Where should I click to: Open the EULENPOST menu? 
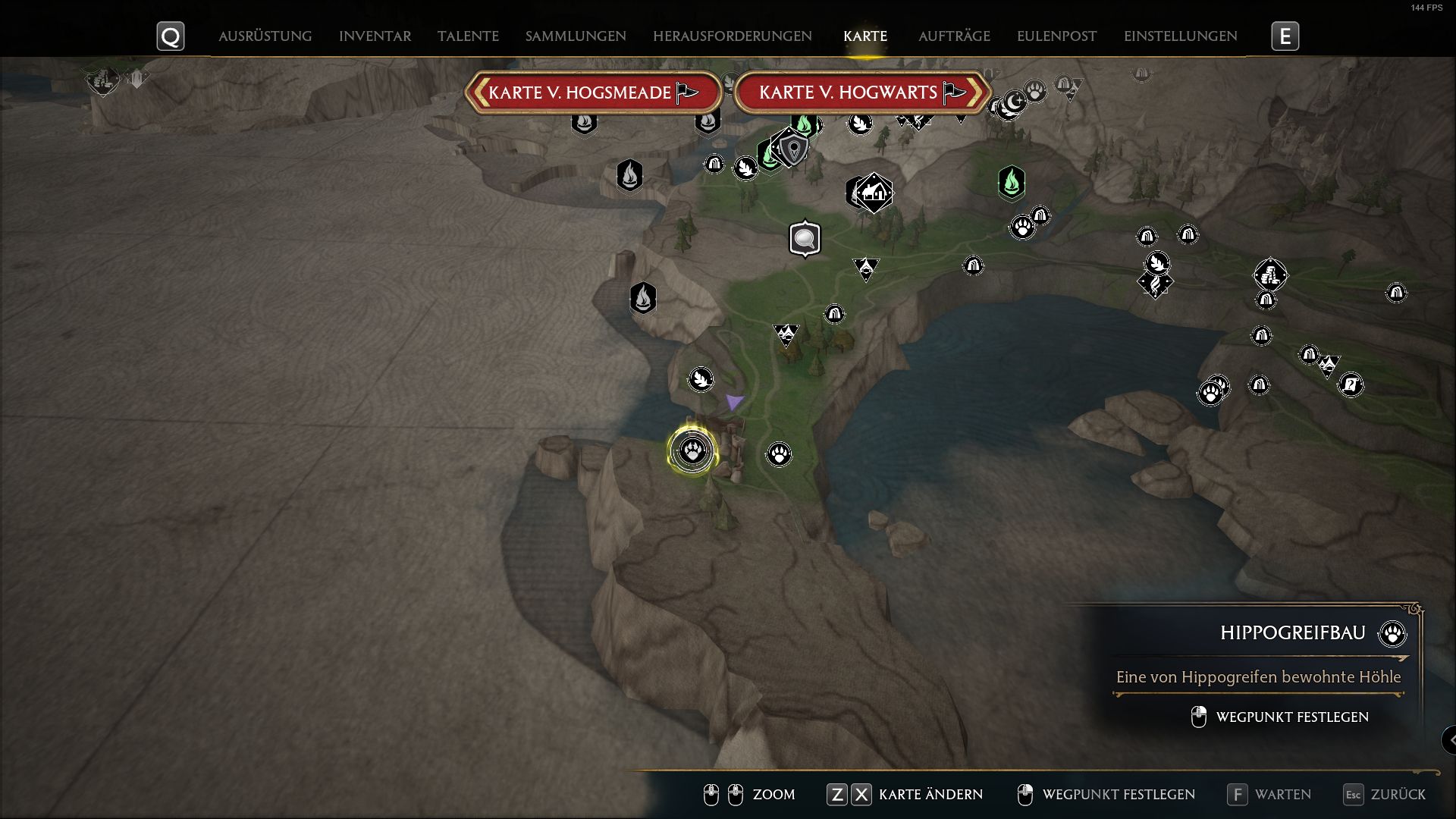click(x=1056, y=36)
